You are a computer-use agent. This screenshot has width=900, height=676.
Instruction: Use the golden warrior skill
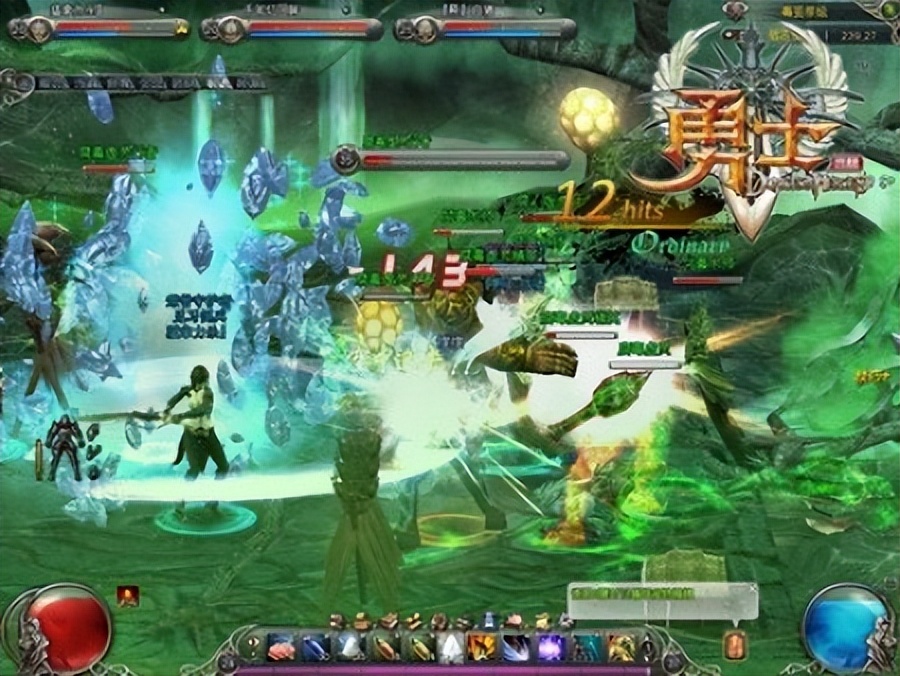pyautogui.click(x=621, y=648)
